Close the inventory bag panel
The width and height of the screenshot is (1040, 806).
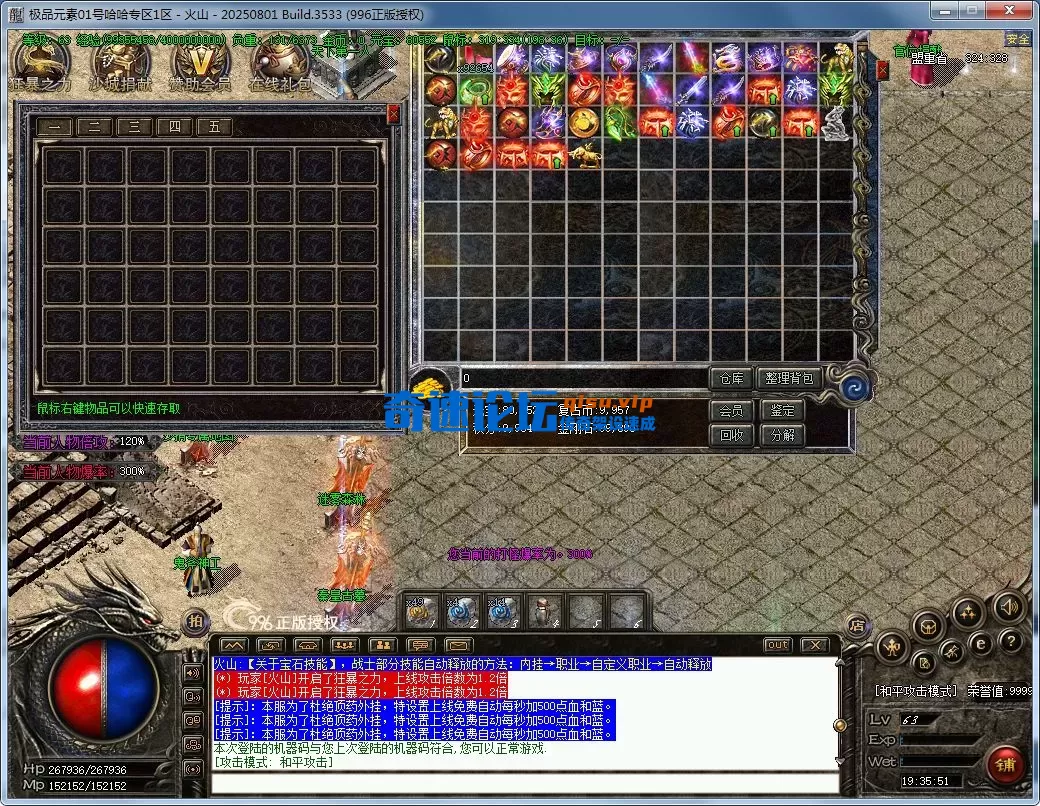tap(882, 70)
